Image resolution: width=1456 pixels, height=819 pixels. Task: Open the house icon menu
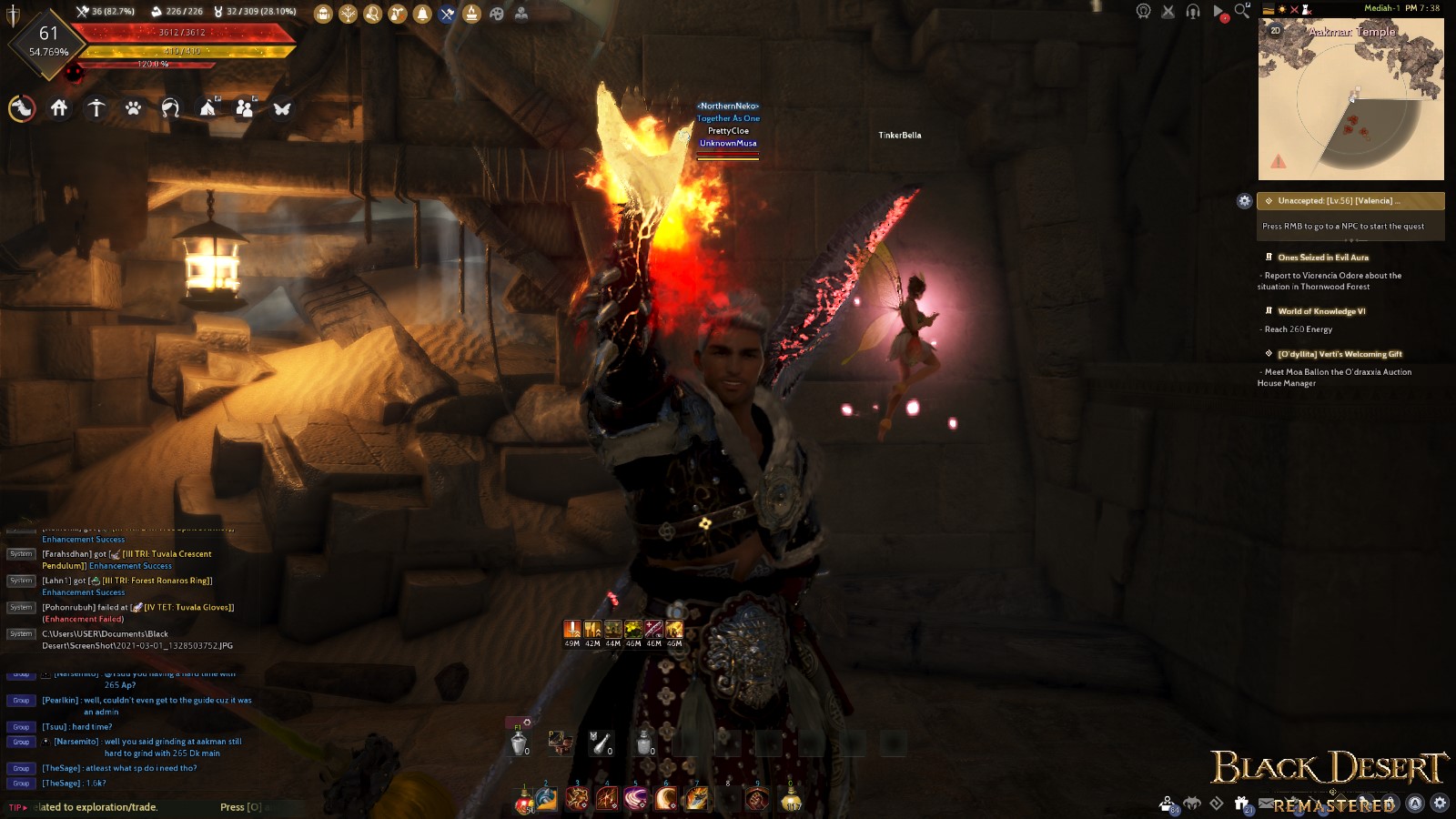point(59,108)
